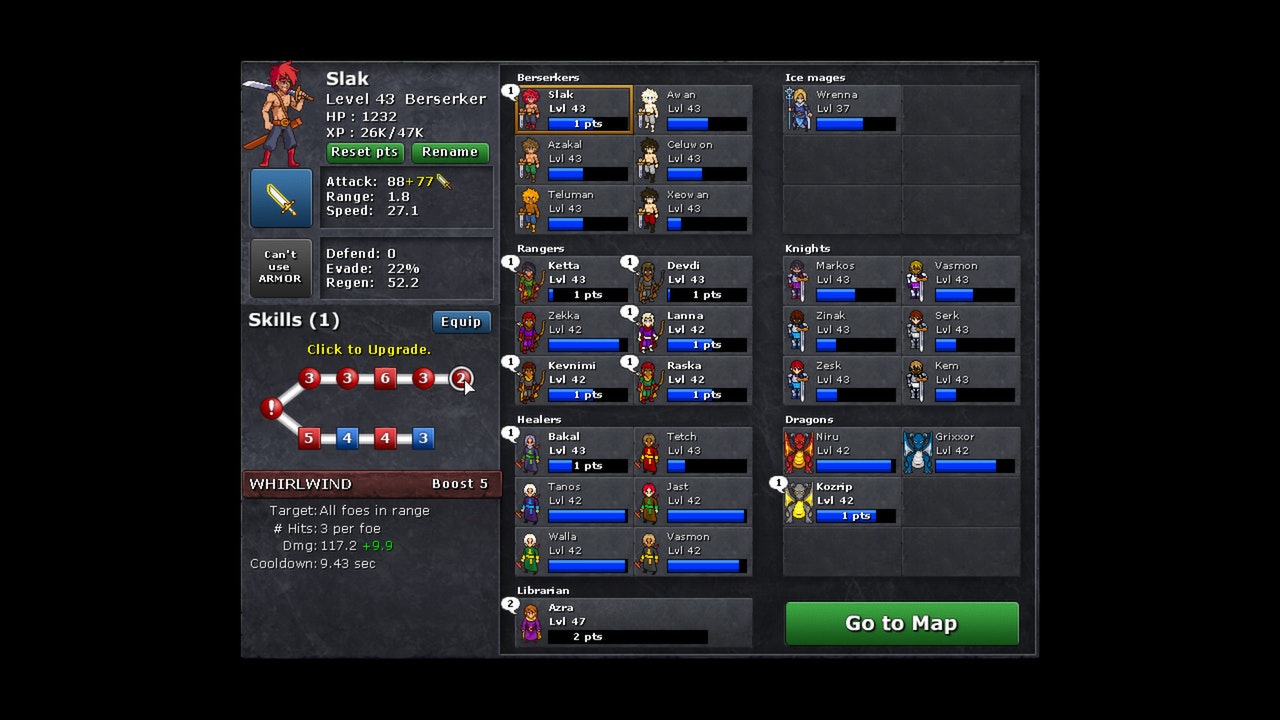Reset Slak's skill points

click(x=365, y=152)
